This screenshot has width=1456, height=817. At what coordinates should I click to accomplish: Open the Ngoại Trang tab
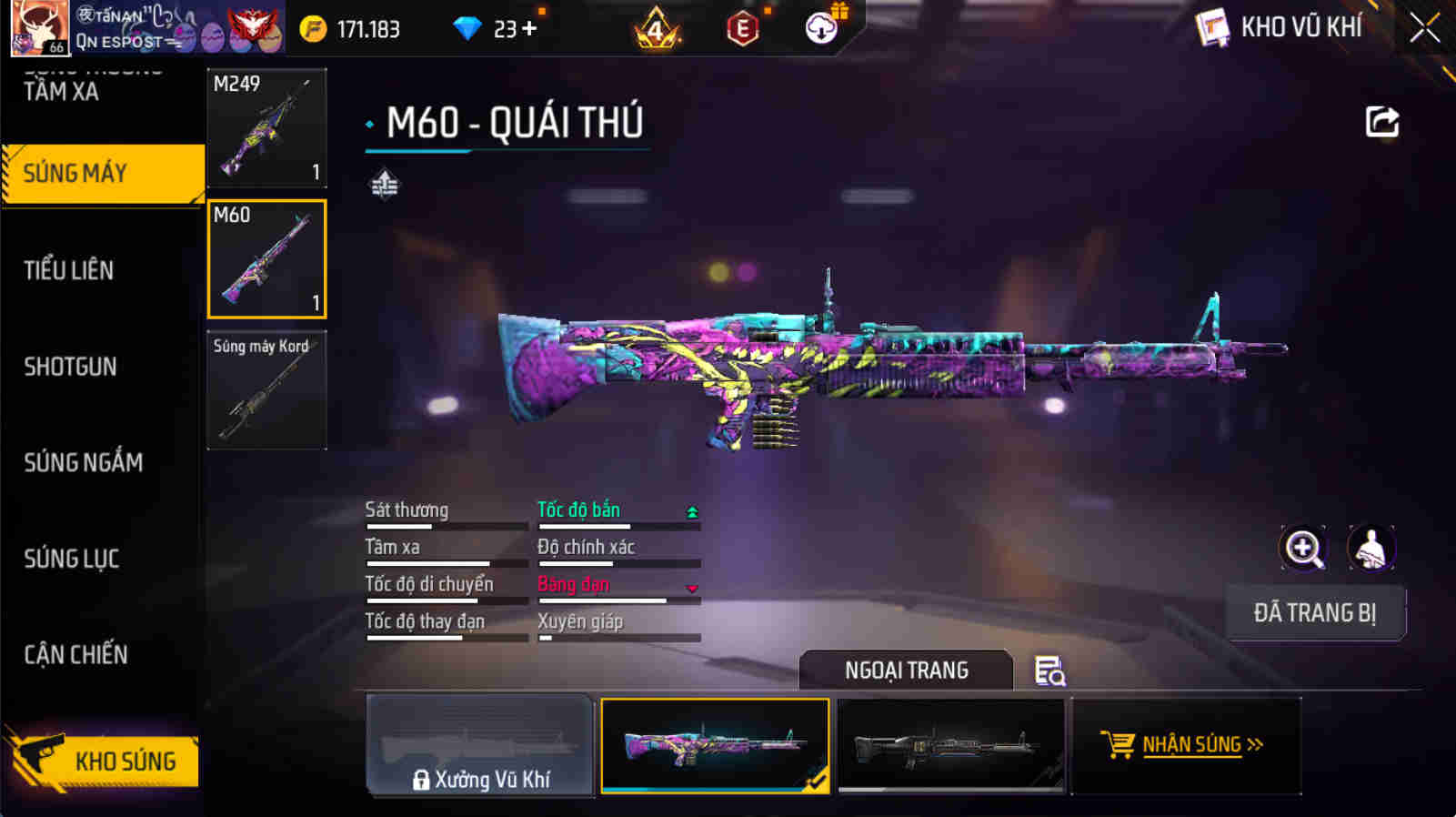(x=906, y=671)
